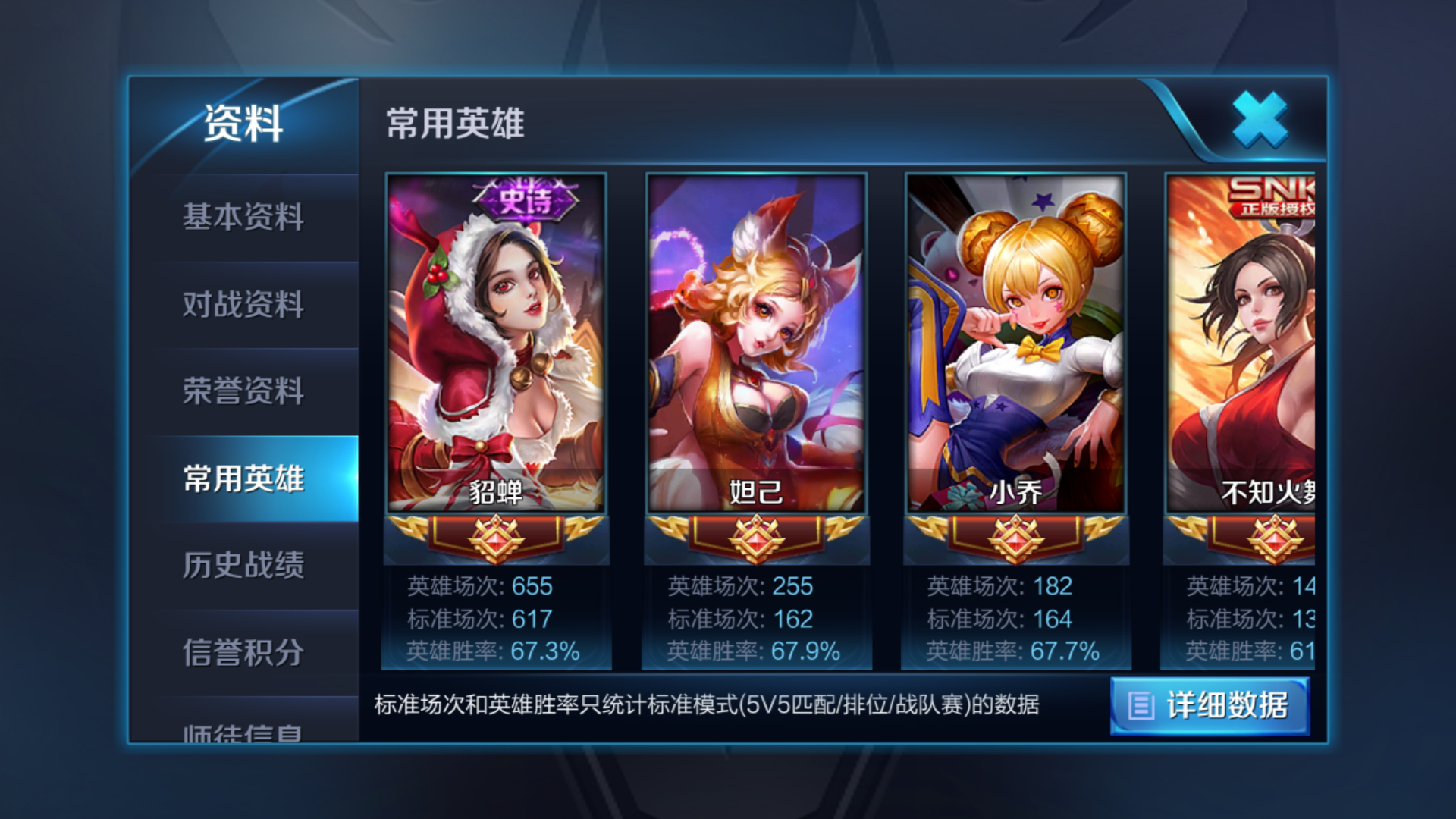Viewport: 1456px width, 819px height.
Task: Open the 历史战绩 tab
Action: point(243,567)
